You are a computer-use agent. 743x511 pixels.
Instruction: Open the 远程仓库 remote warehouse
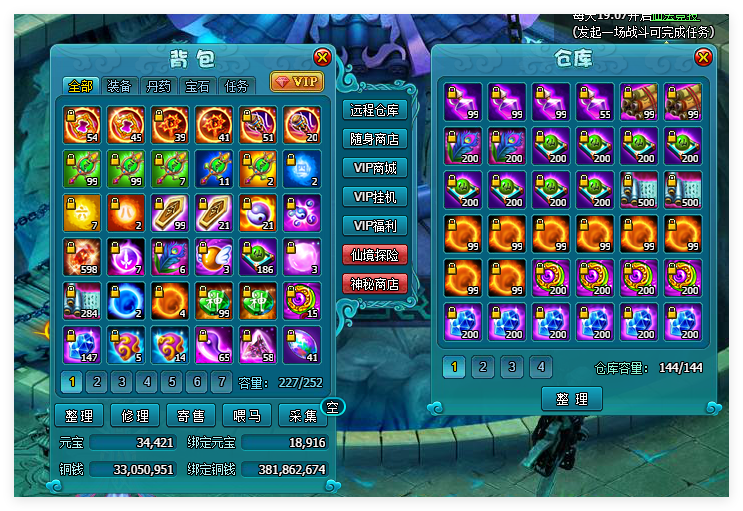[375, 110]
